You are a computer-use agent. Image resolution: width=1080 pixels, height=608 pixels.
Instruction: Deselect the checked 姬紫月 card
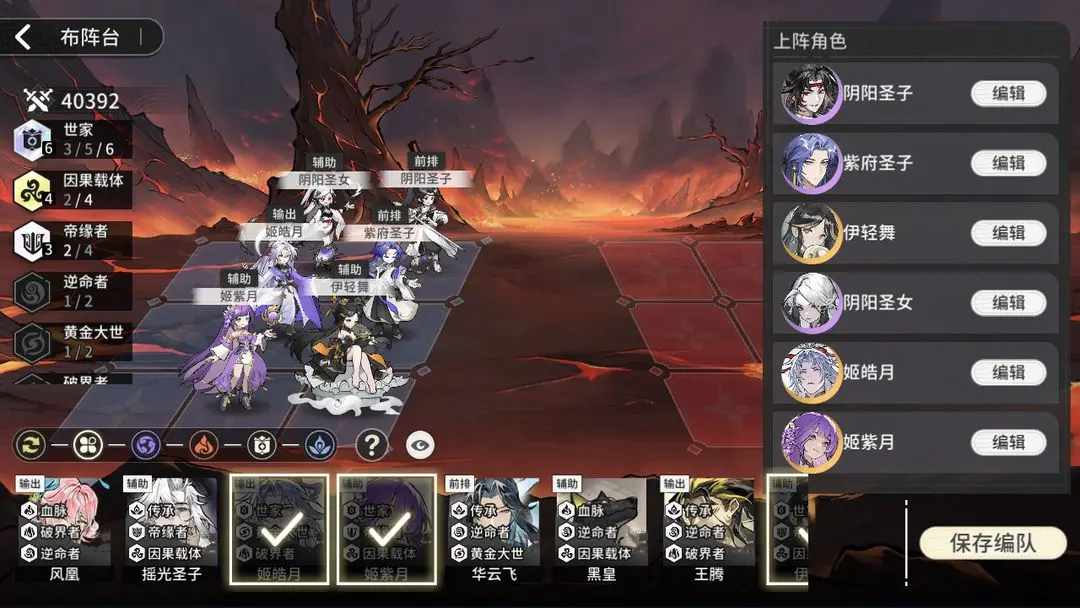(x=387, y=530)
